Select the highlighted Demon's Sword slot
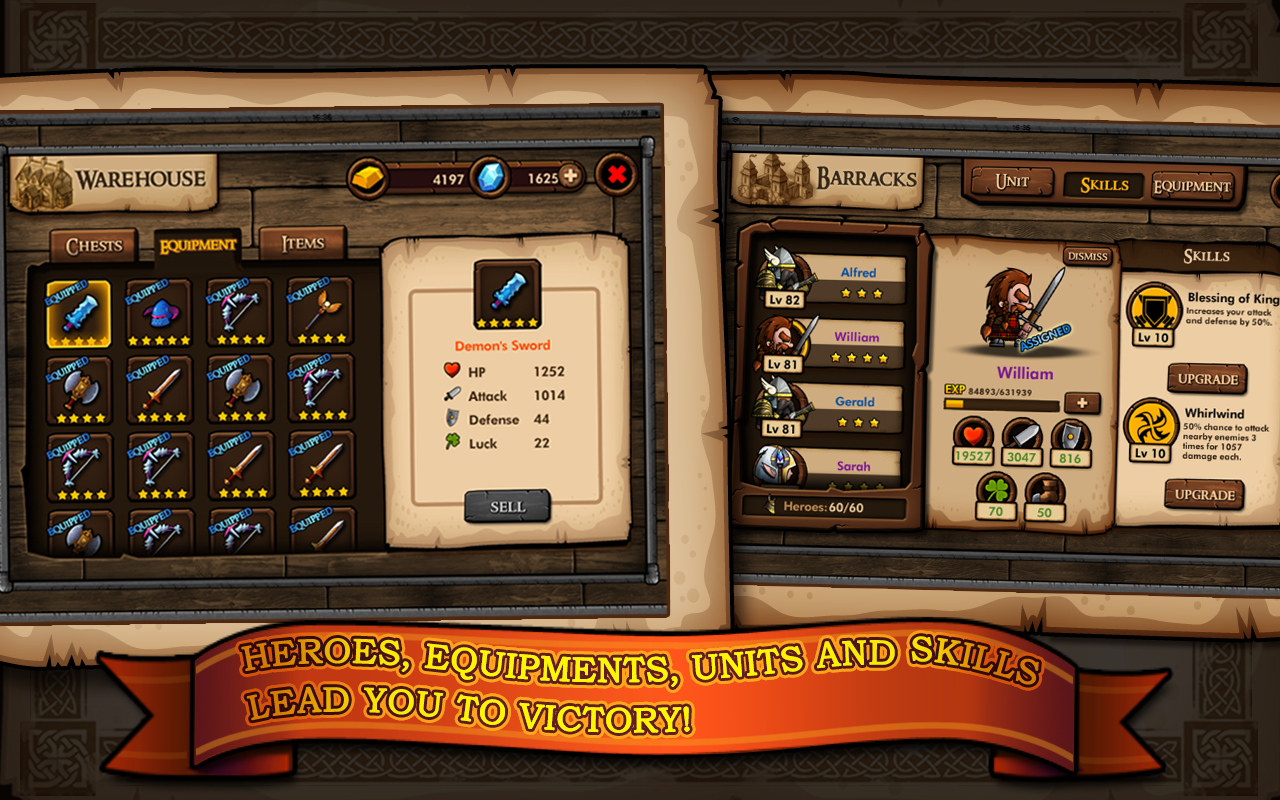The height and width of the screenshot is (800, 1280). [79, 313]
